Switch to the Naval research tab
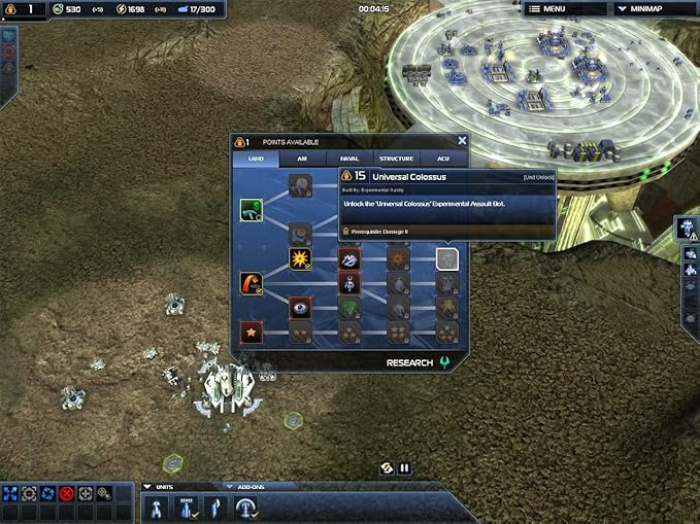 pos(349,158)
